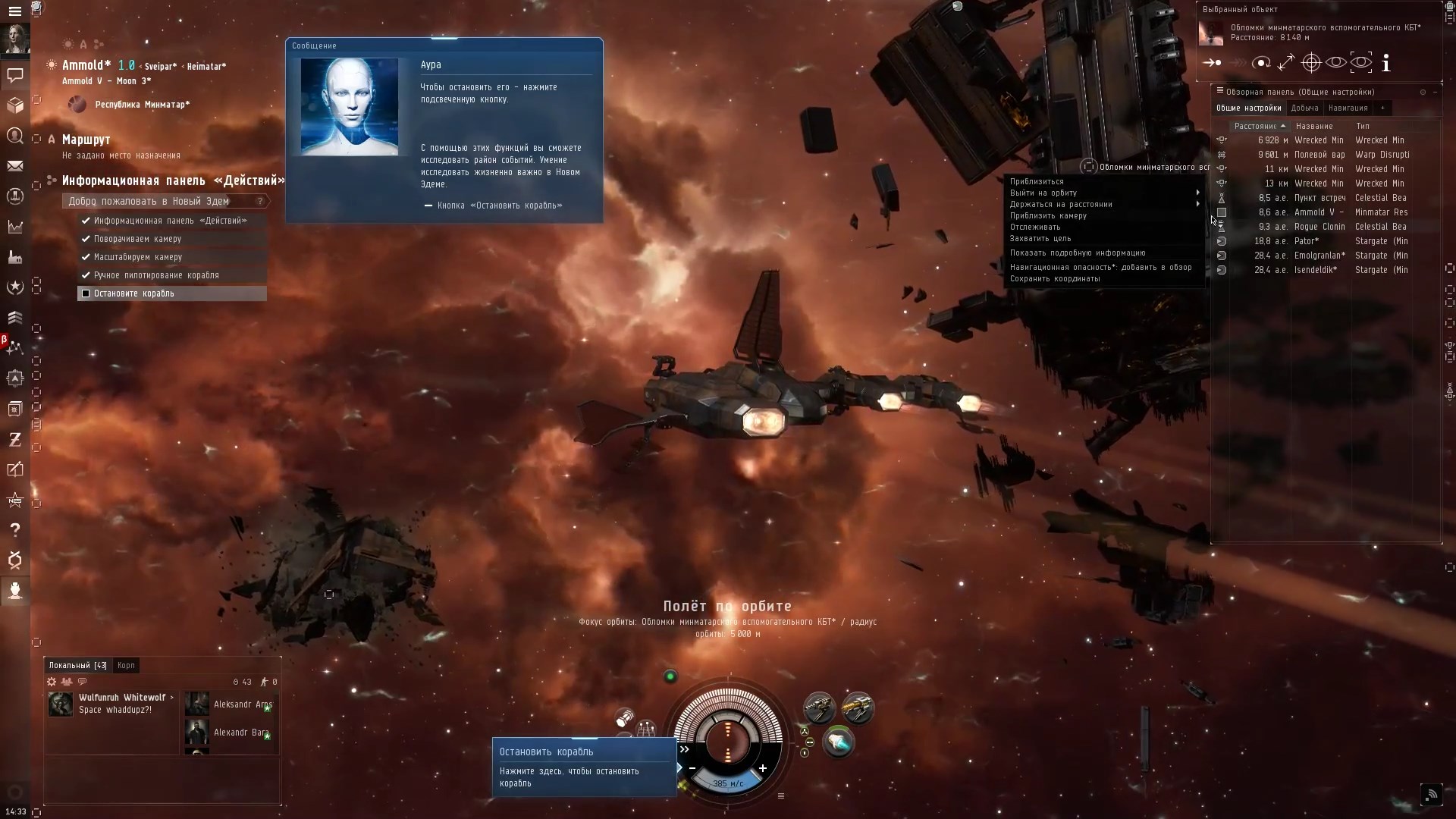
Task: Open the overview panel hamburger menu
Action: [x=1220, y=91]
